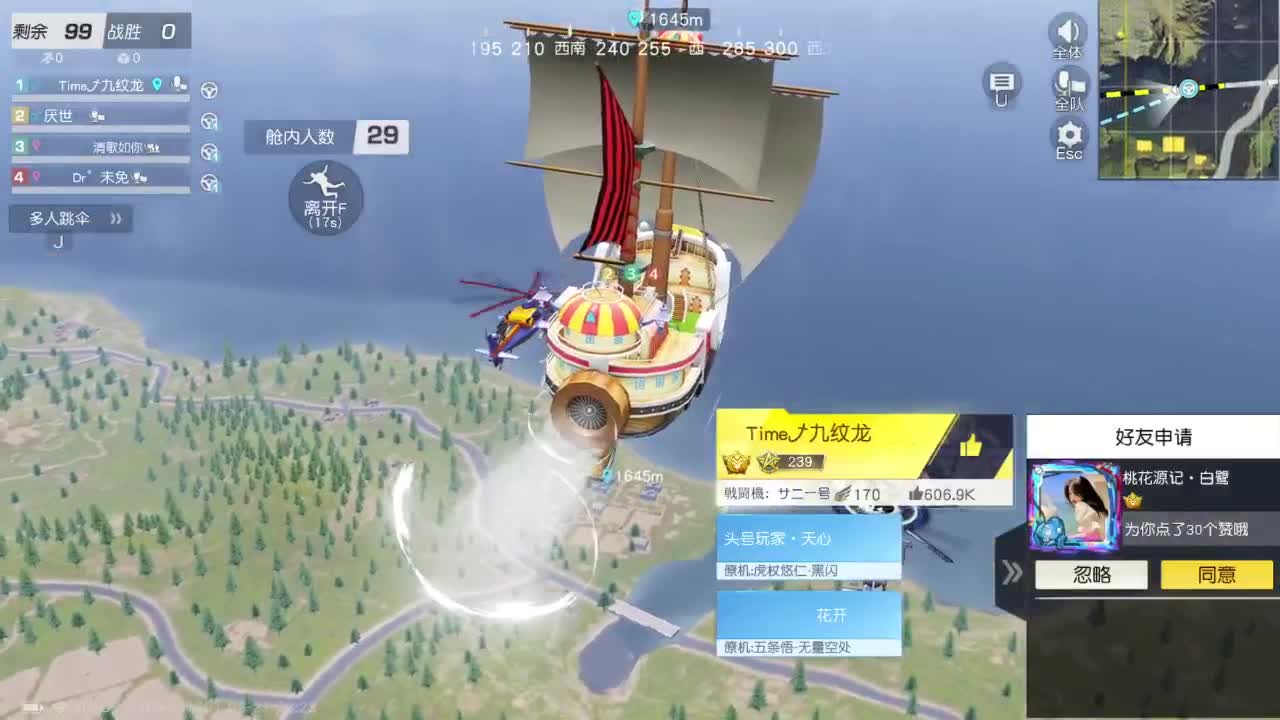Viewport: 1280px width, 720px height.
Task: Click the steering wheel icon beside Time丿九纹龙
Action: pos(209,91)
